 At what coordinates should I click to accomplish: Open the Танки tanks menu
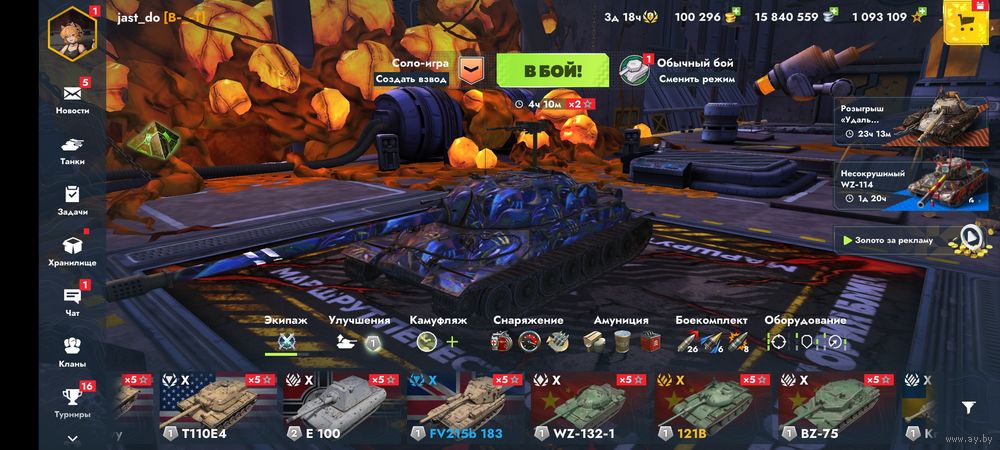[x=72, y=148]
